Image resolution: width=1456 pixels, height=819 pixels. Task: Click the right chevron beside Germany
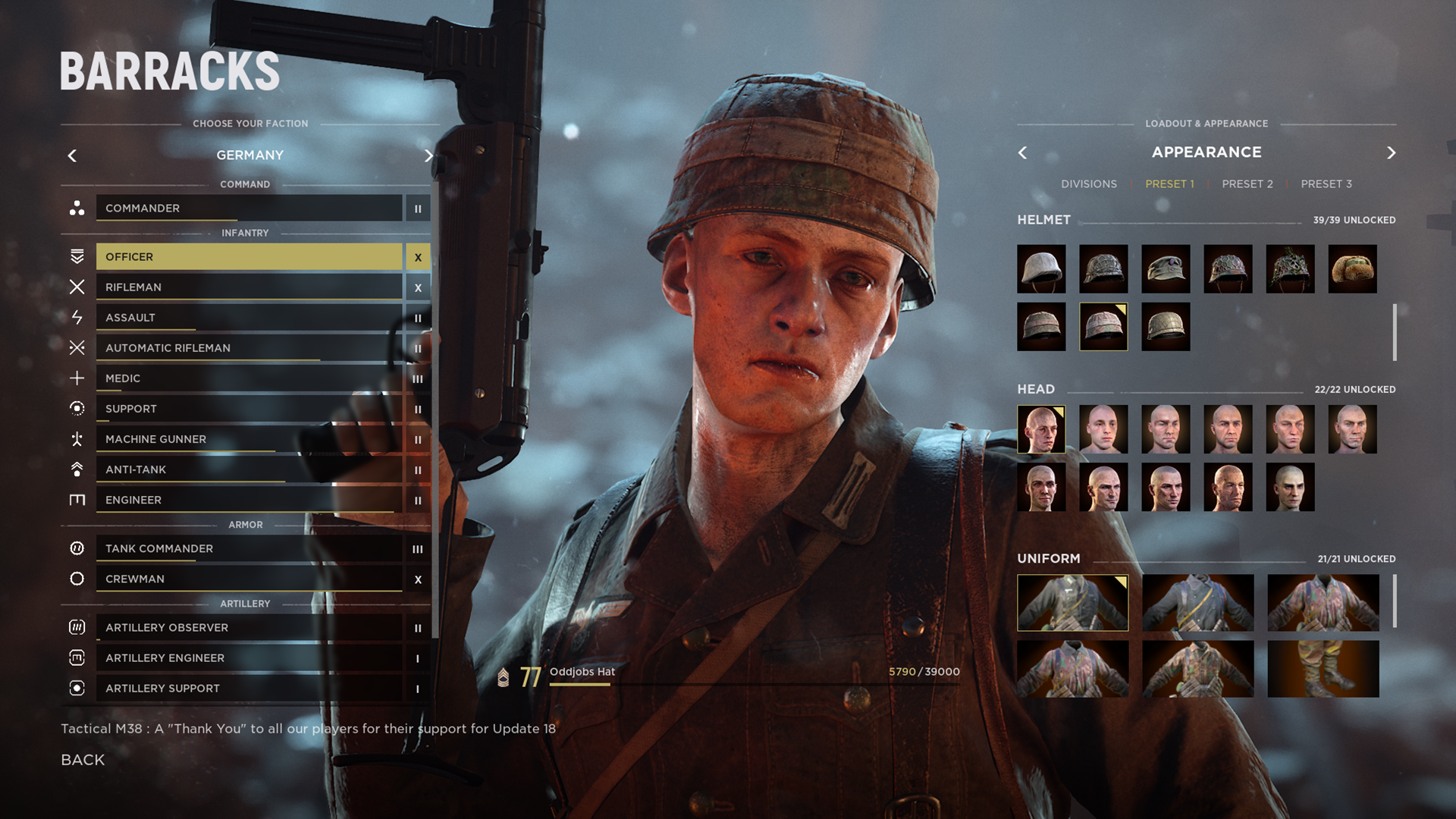(428, 155)
